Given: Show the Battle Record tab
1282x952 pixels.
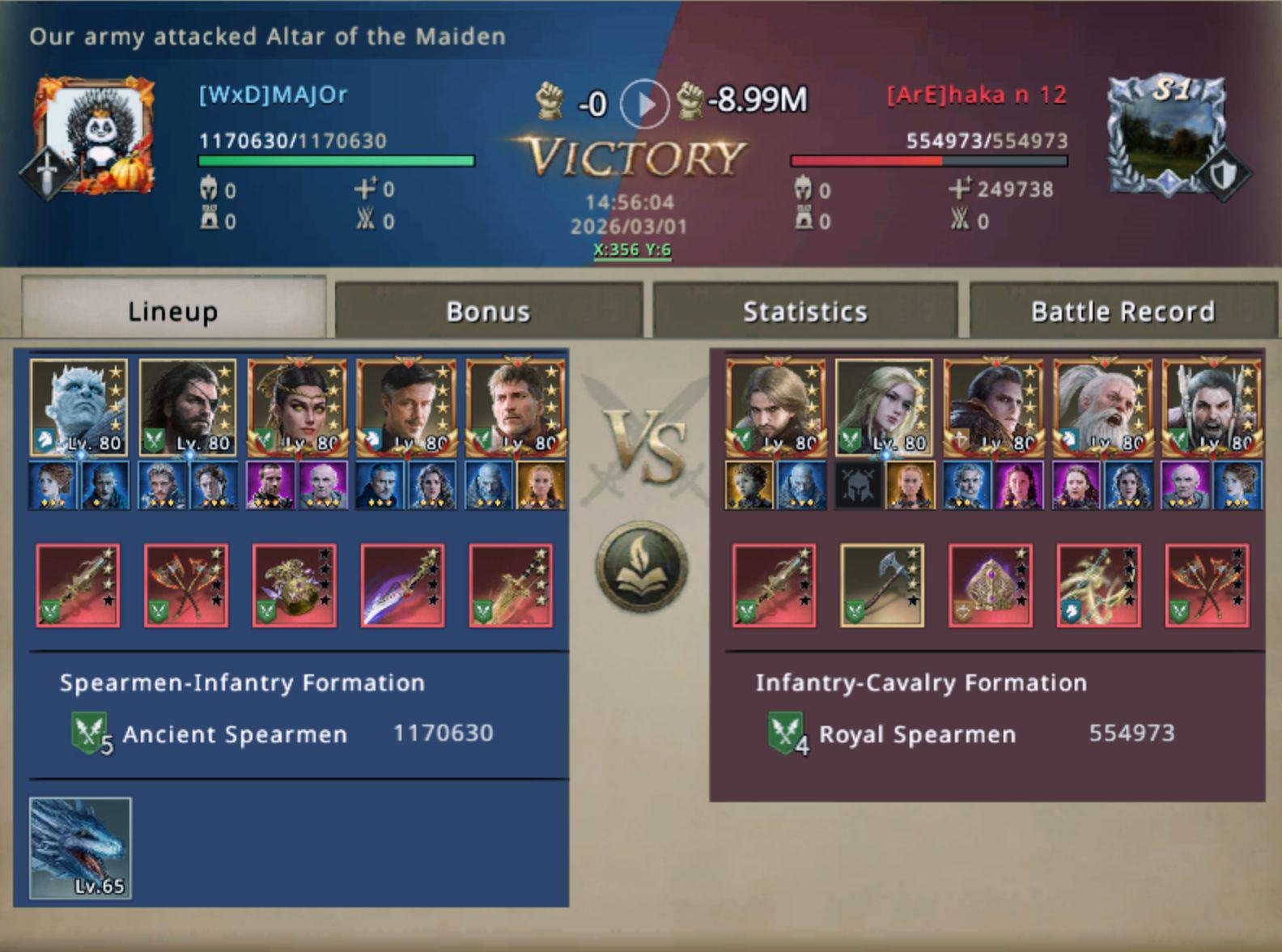Looking at the screenshot, I should [1123, 311].
